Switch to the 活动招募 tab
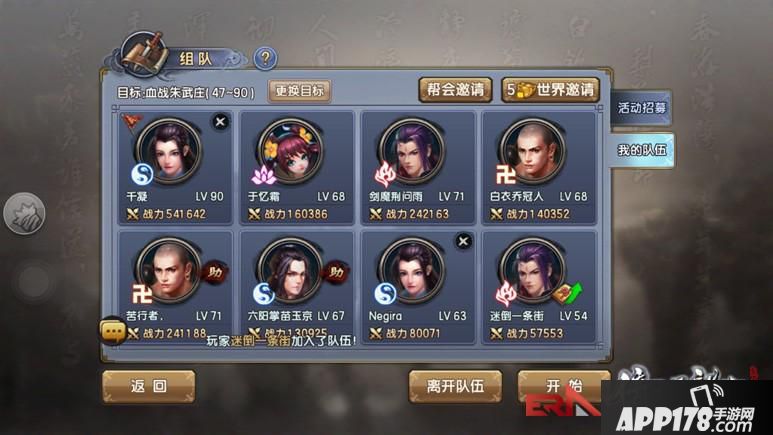773x435 pixels. (x=642, y=107)
